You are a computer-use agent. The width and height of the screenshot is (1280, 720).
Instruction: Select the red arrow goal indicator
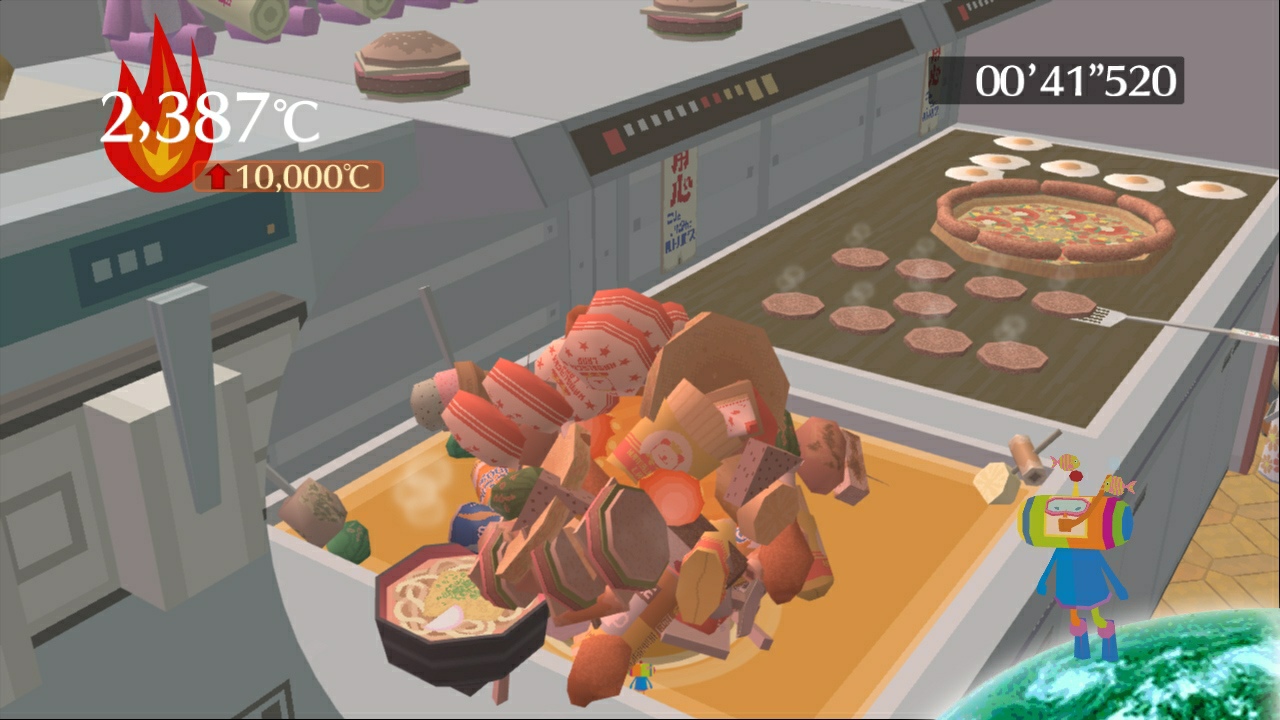pos(219,176)
